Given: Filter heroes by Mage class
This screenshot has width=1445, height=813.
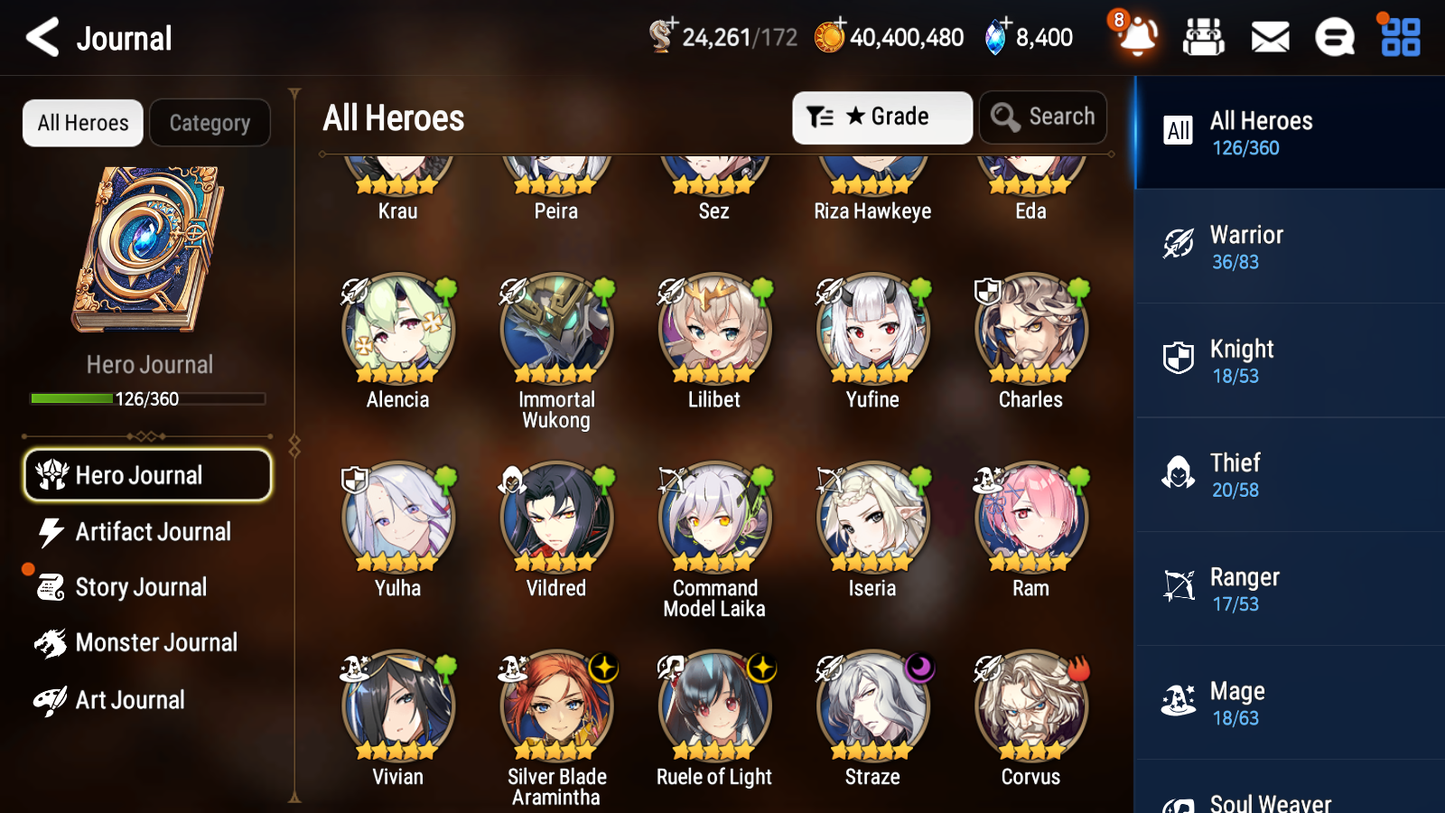Looking at the screenshot, I should pyautogui.click(x=1288, y=701).
